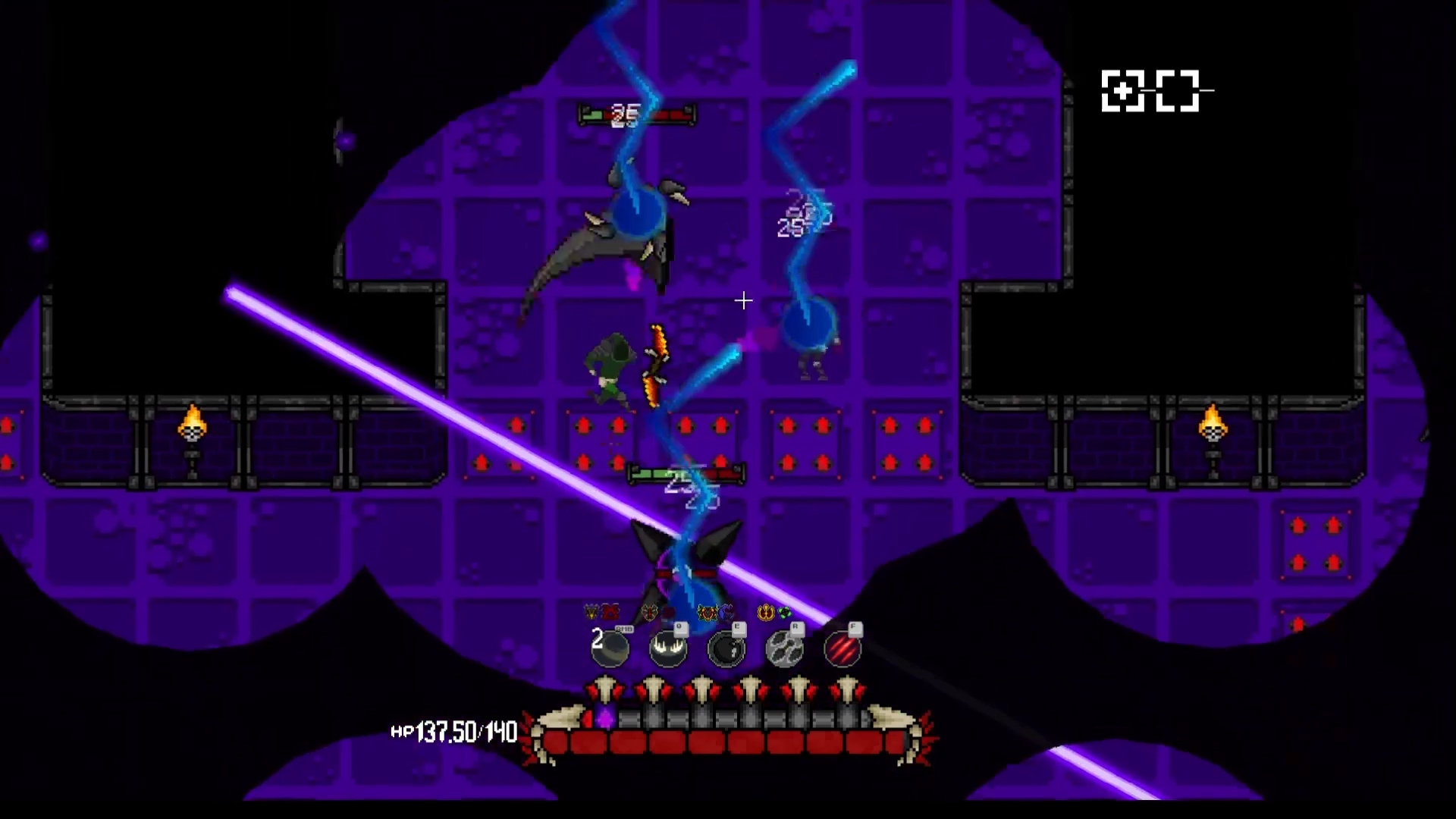Toggle the RMB keybind badge on grenade ability
Screen dimensions: 1456x819
tap(624, 628)
